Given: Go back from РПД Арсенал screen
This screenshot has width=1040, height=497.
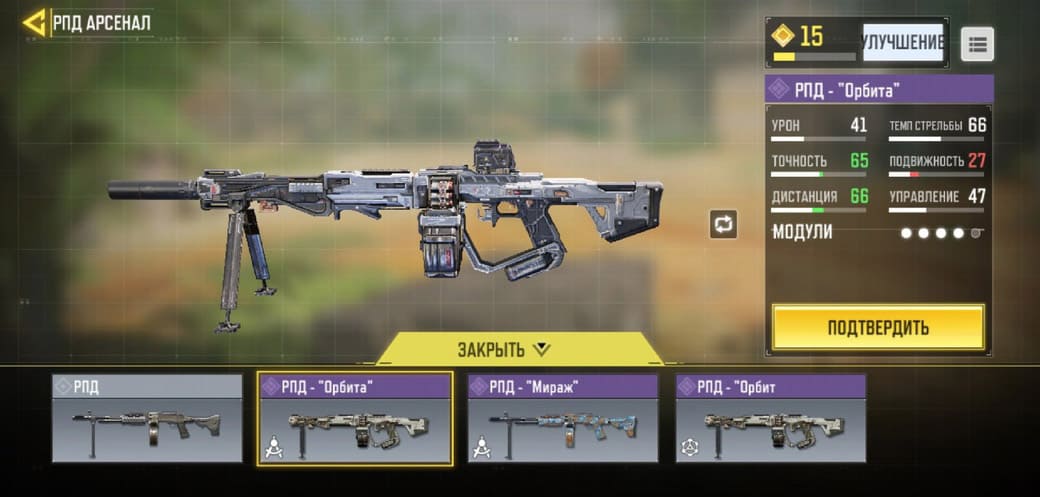Looking at the screenshot, I should (x=35, y=22).
